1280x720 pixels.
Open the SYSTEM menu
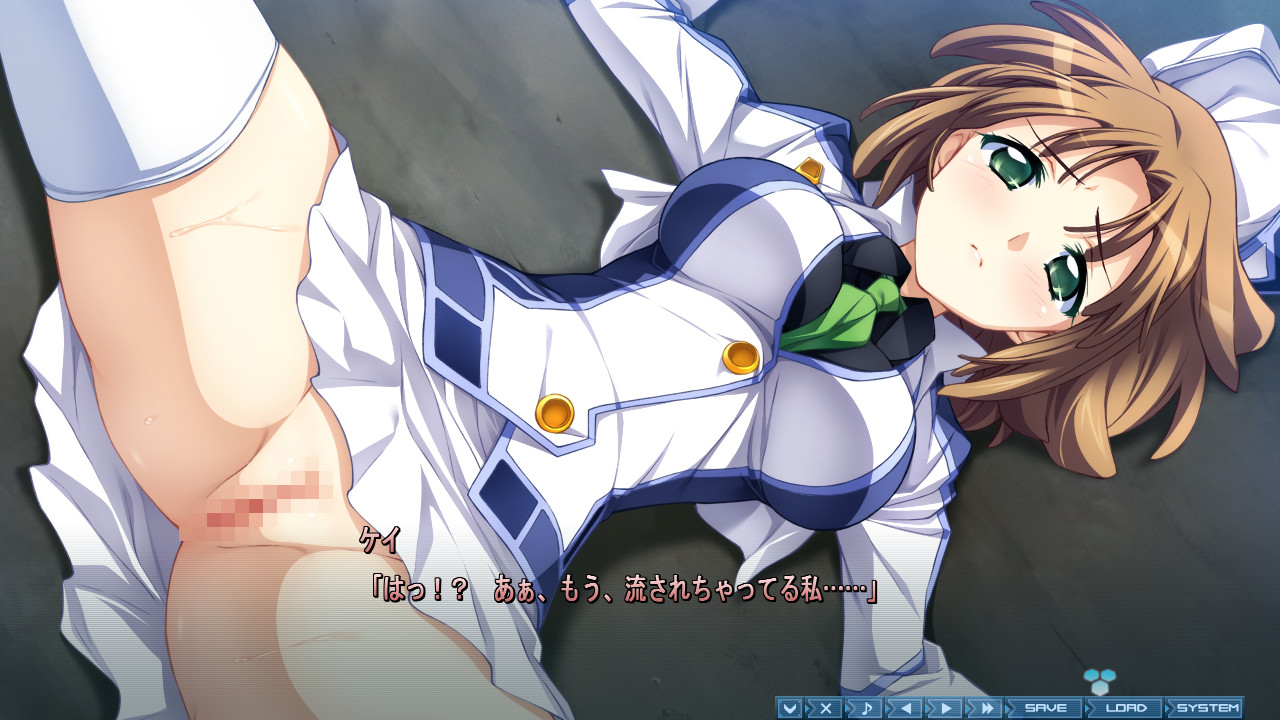pos(1208,707)
